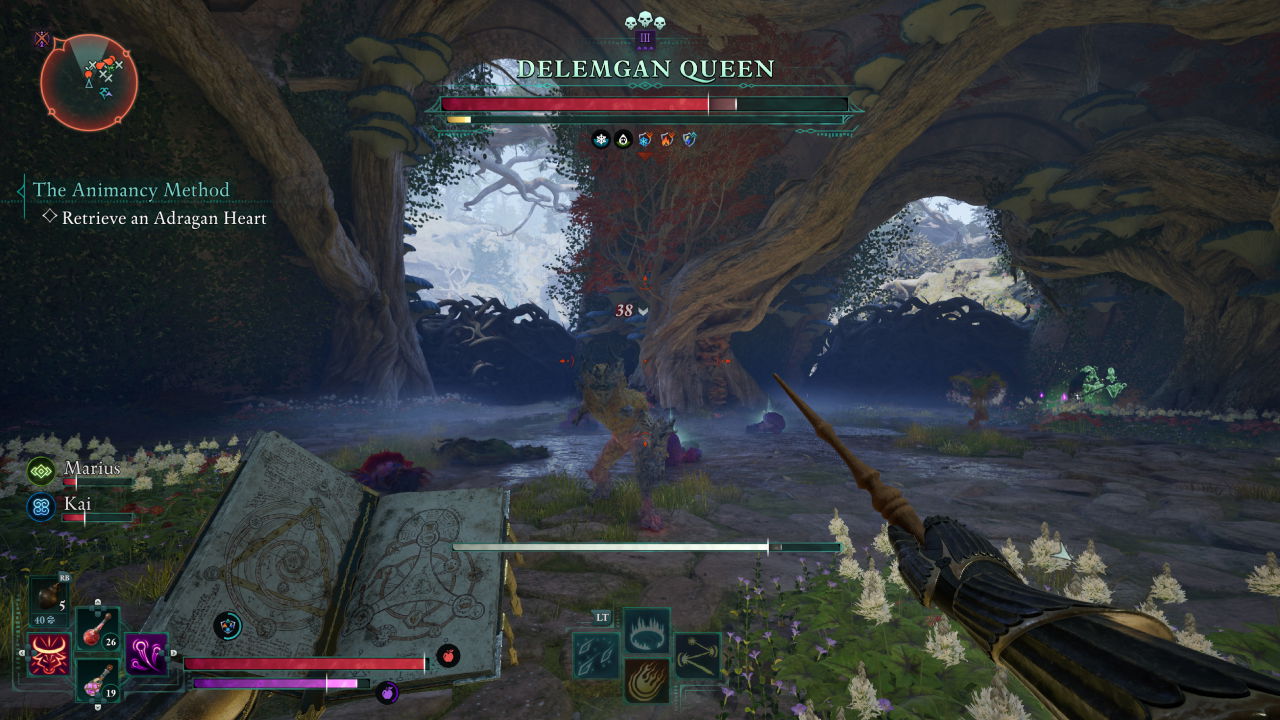Cast the branching missiles spell
This screenshot has width=1280, height=720.
697,655
